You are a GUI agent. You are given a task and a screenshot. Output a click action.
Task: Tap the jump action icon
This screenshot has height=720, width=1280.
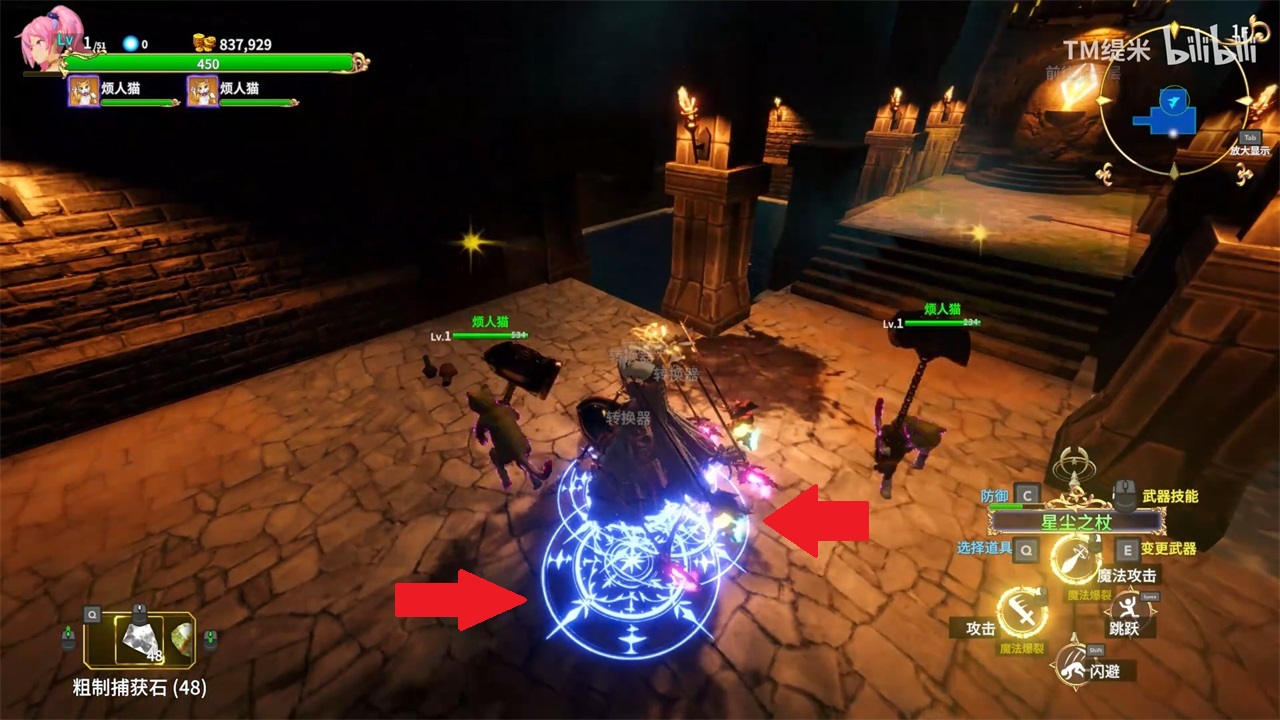pos(1130,609)
